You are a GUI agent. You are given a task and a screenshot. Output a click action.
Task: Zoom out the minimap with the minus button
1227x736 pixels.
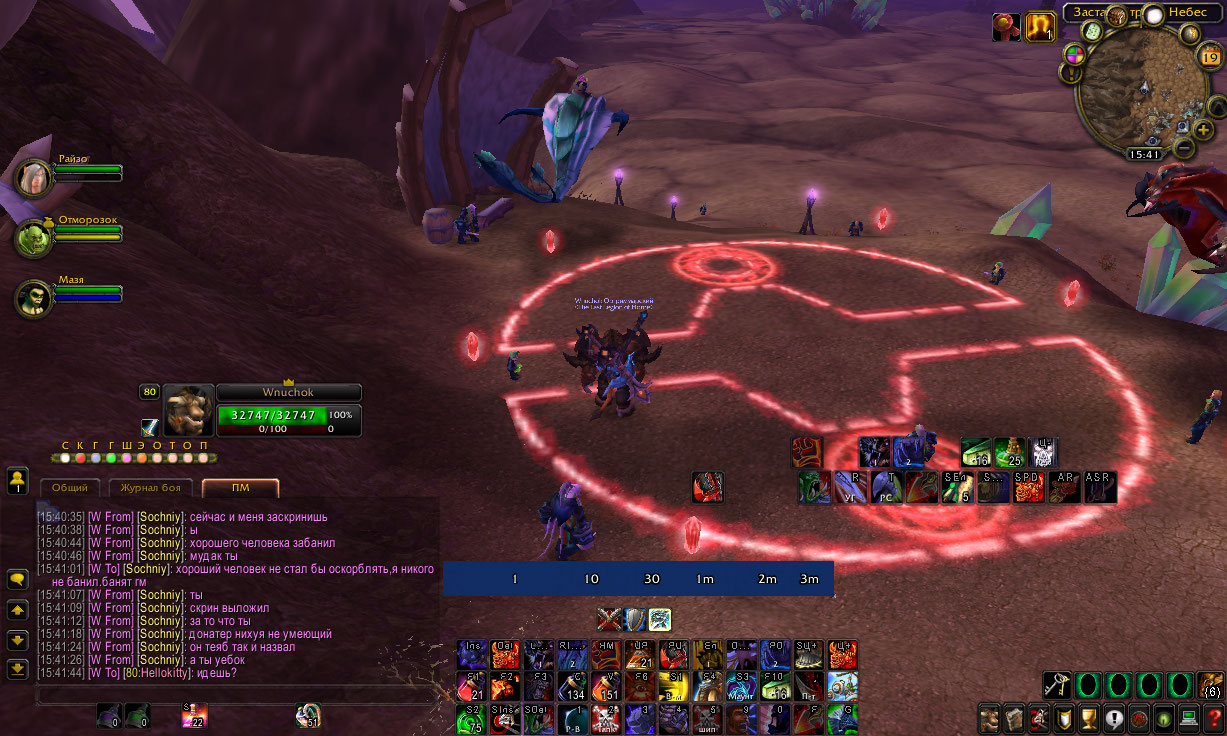(1183, 149)
